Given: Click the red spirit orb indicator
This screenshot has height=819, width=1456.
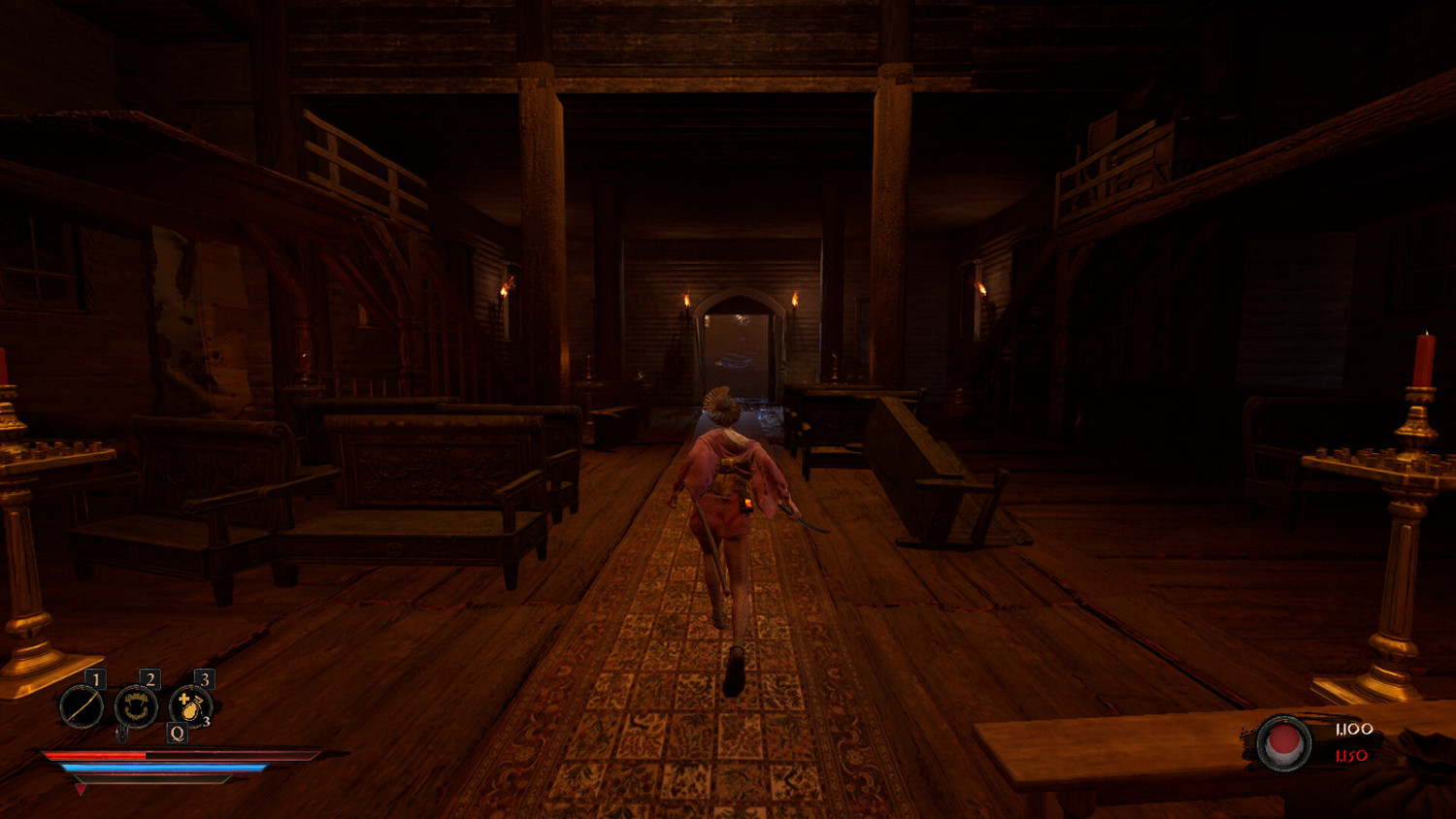Looking at the screenshot, I should point(1284,742).
